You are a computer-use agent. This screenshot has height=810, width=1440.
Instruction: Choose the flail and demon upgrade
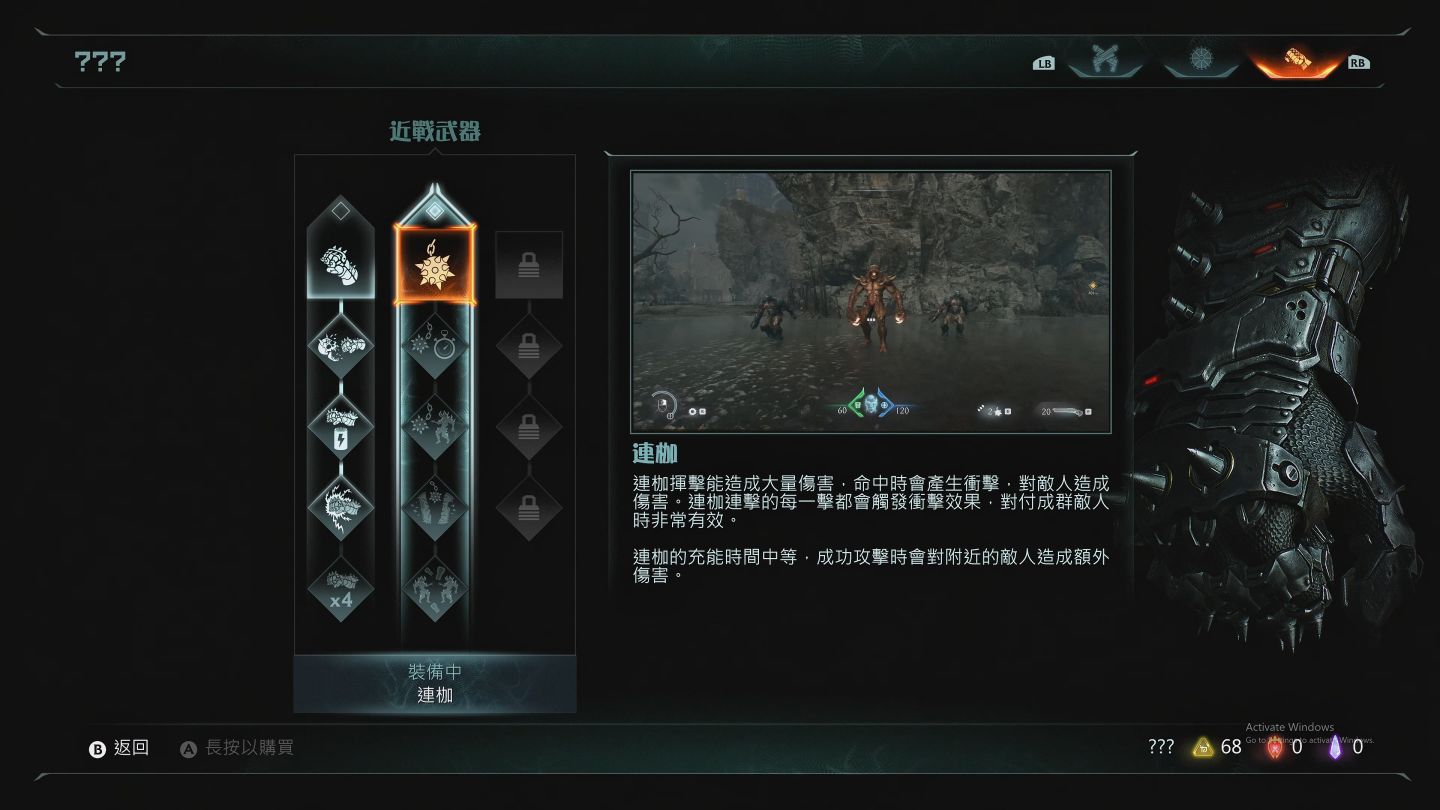(434, 427)
